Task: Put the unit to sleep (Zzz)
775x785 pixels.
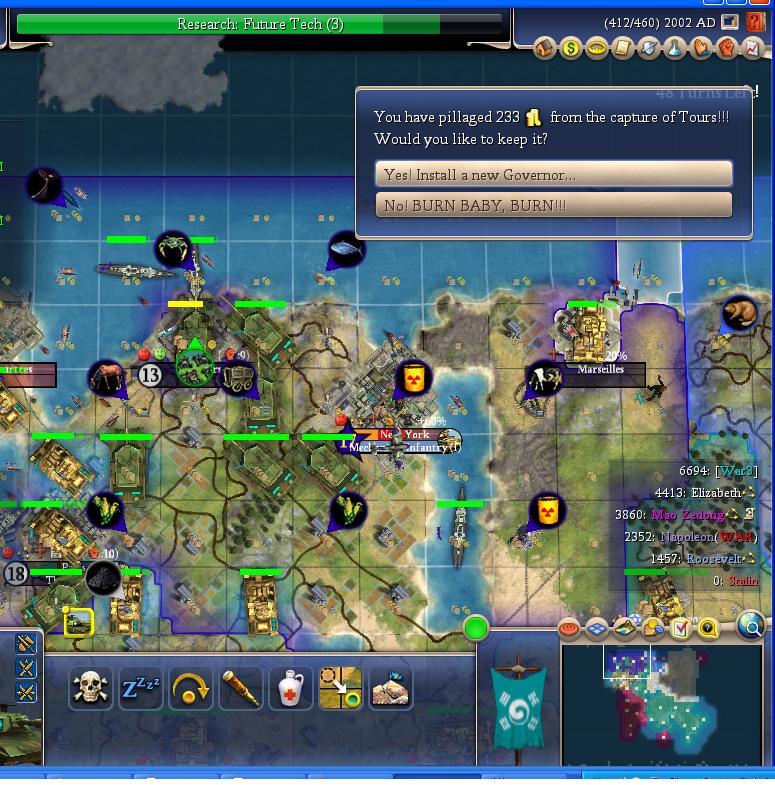Action: (141, 688)
